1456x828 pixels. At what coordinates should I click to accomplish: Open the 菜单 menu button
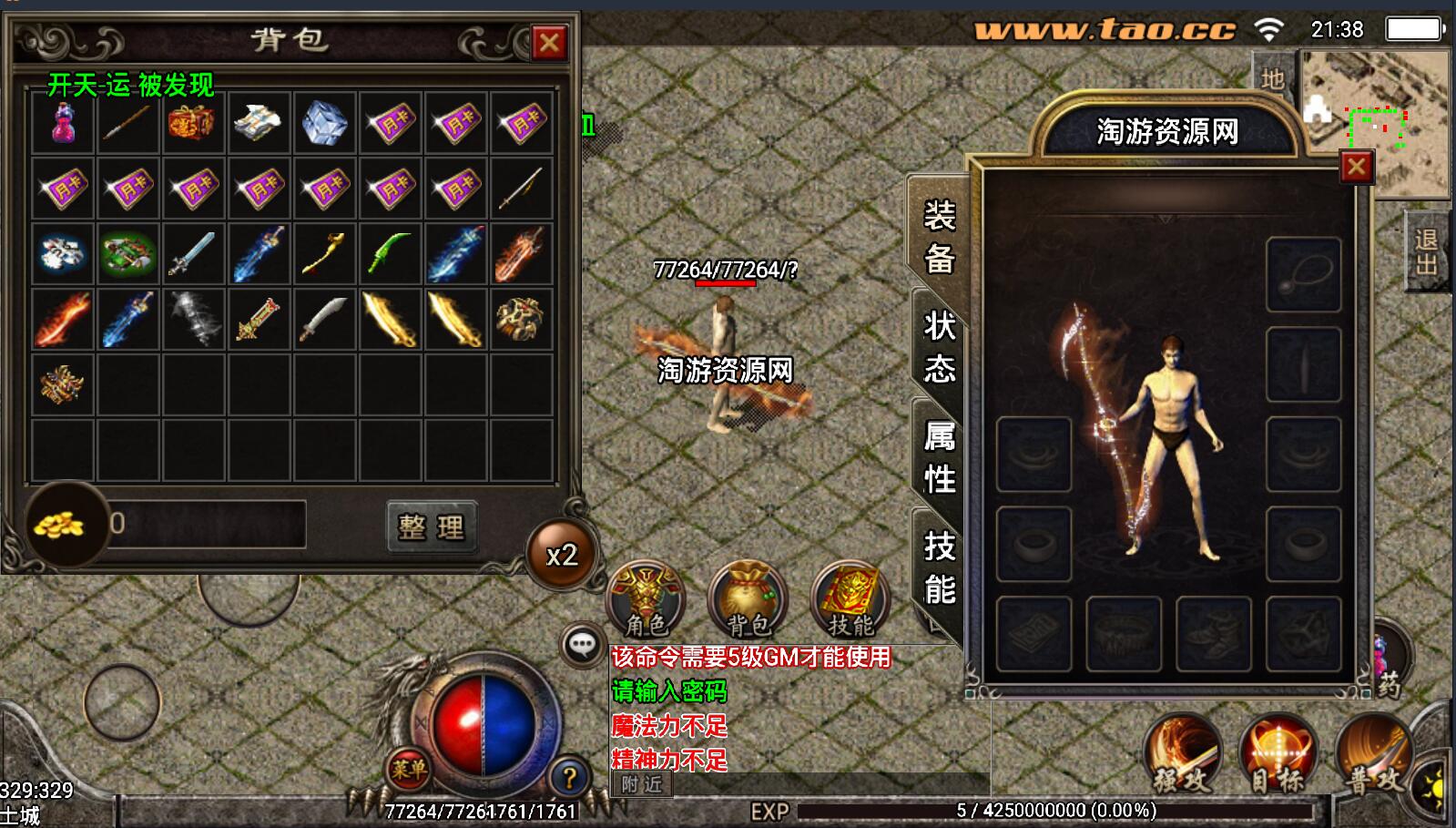pos(408,770)
